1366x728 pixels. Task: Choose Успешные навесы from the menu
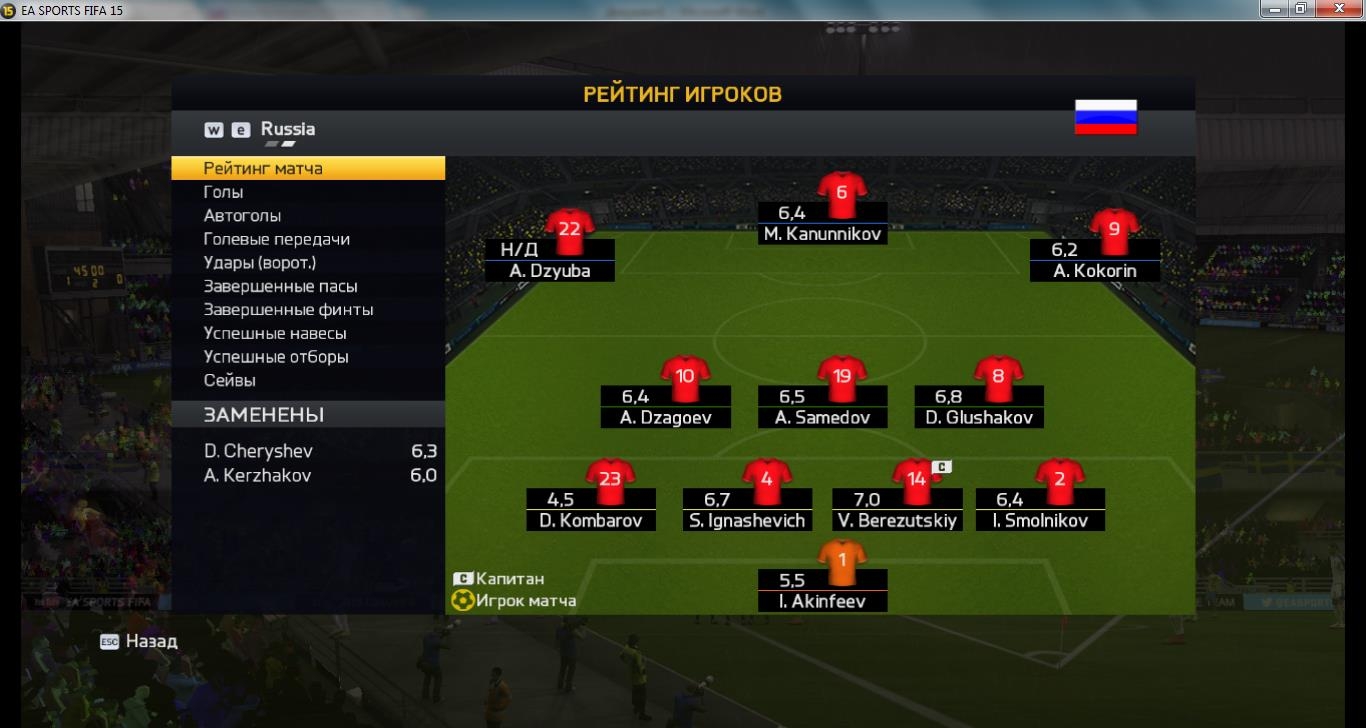(276, 334)
